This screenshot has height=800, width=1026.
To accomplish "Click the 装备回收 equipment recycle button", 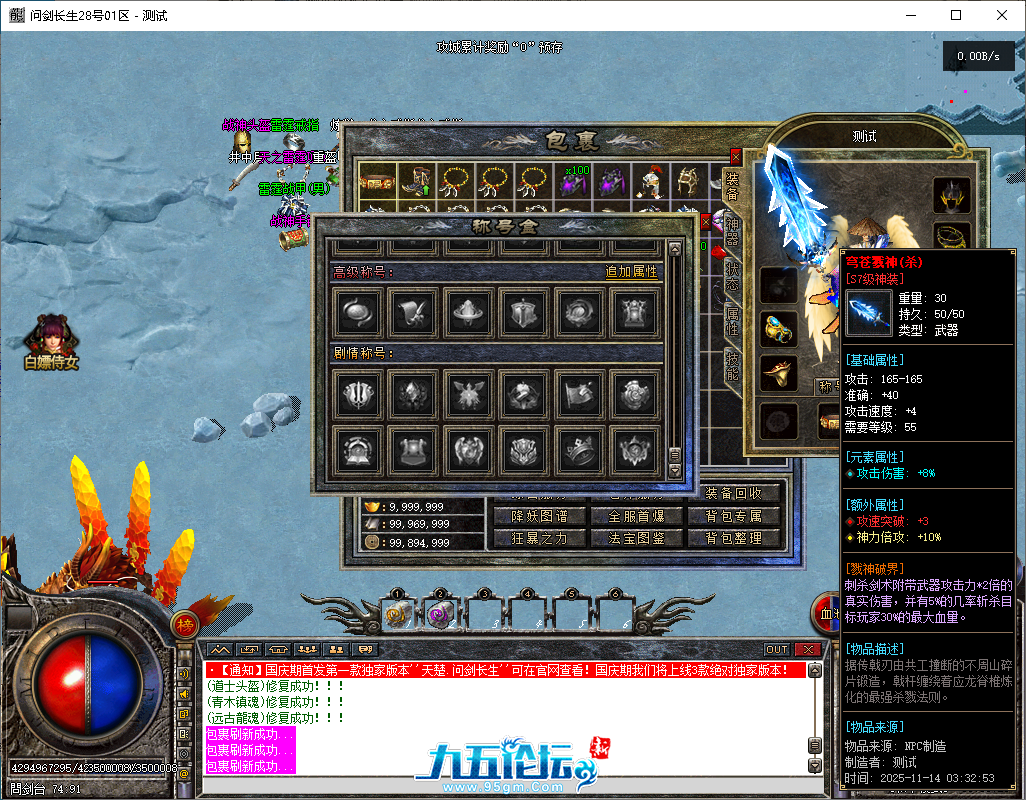I will click(x=733, y=493).
